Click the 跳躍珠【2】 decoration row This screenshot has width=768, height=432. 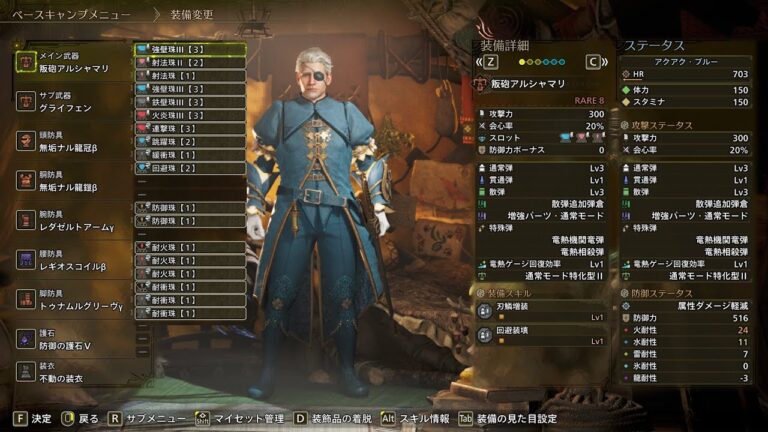[190, 142]
